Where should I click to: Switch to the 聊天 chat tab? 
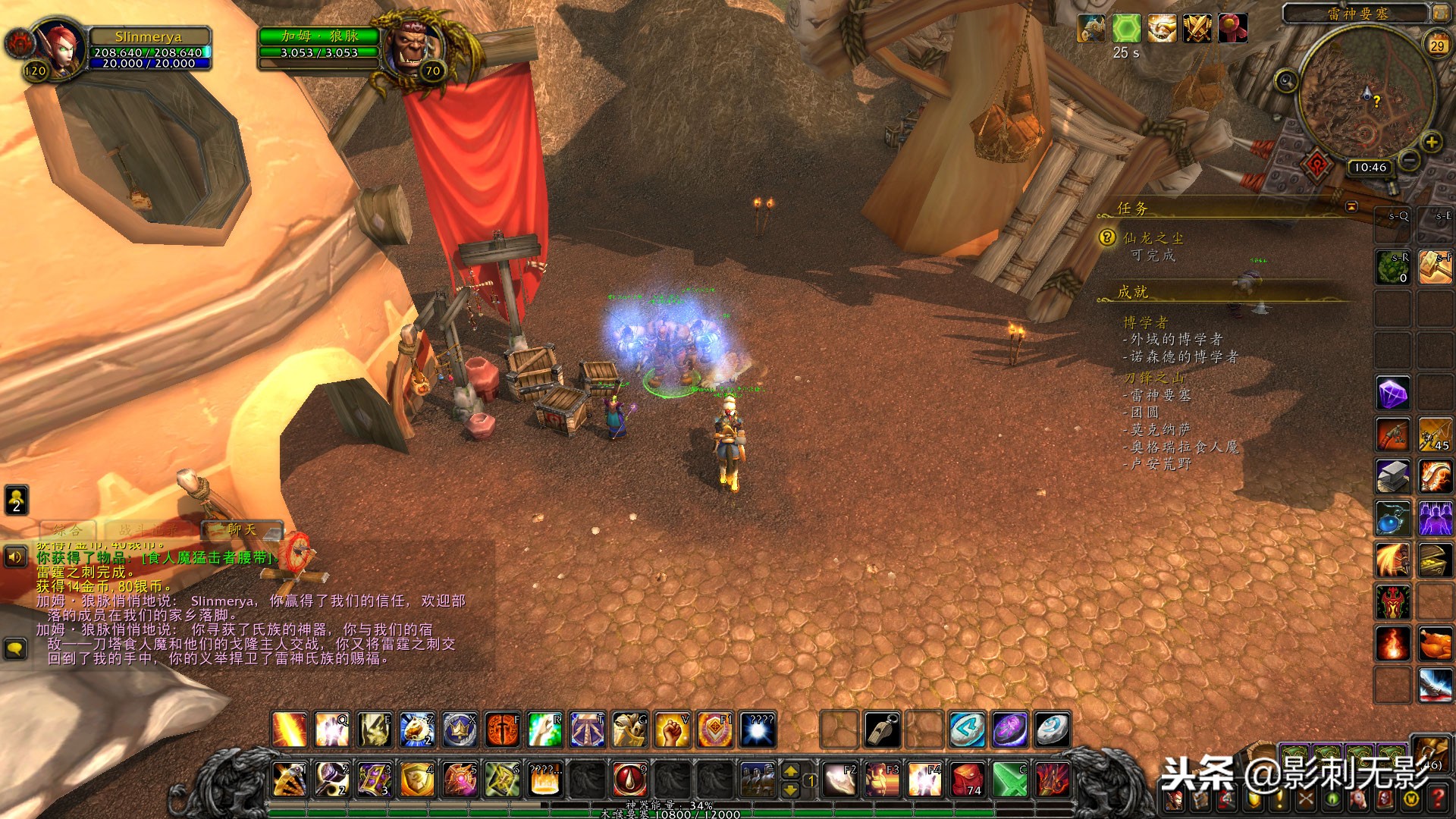(242, 529)
